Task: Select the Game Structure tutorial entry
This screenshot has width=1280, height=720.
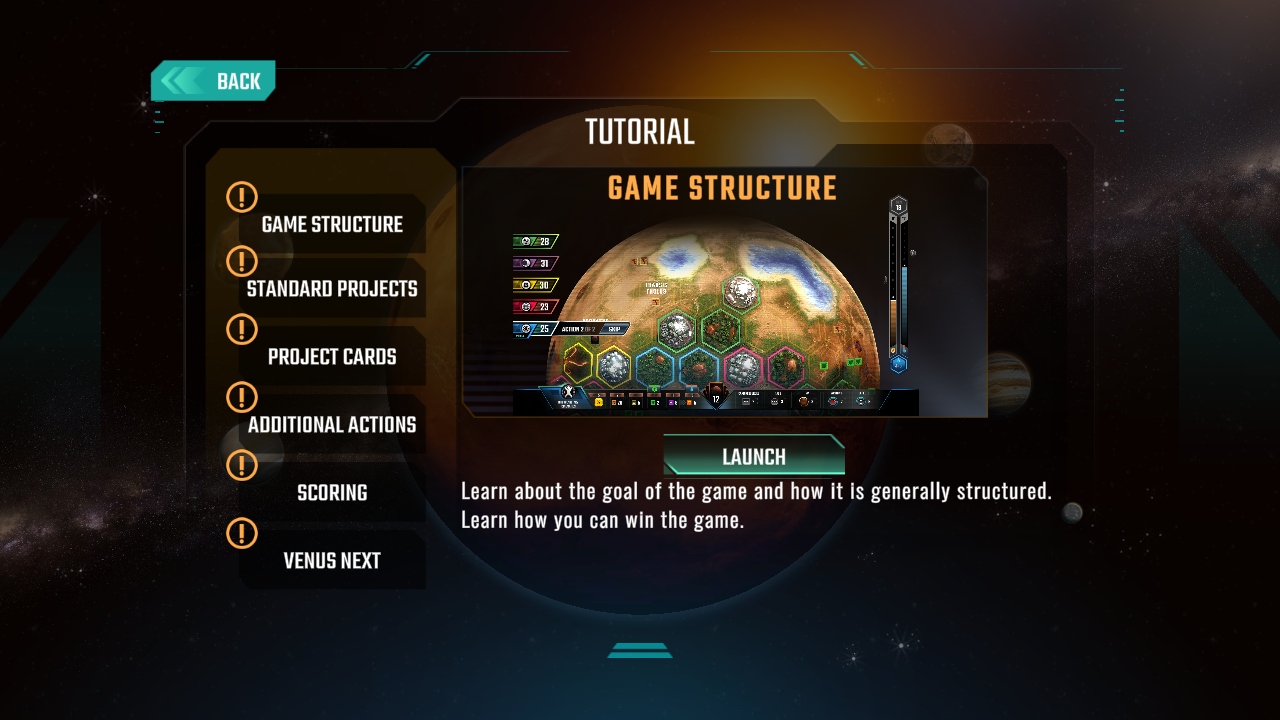Action: 332,224
